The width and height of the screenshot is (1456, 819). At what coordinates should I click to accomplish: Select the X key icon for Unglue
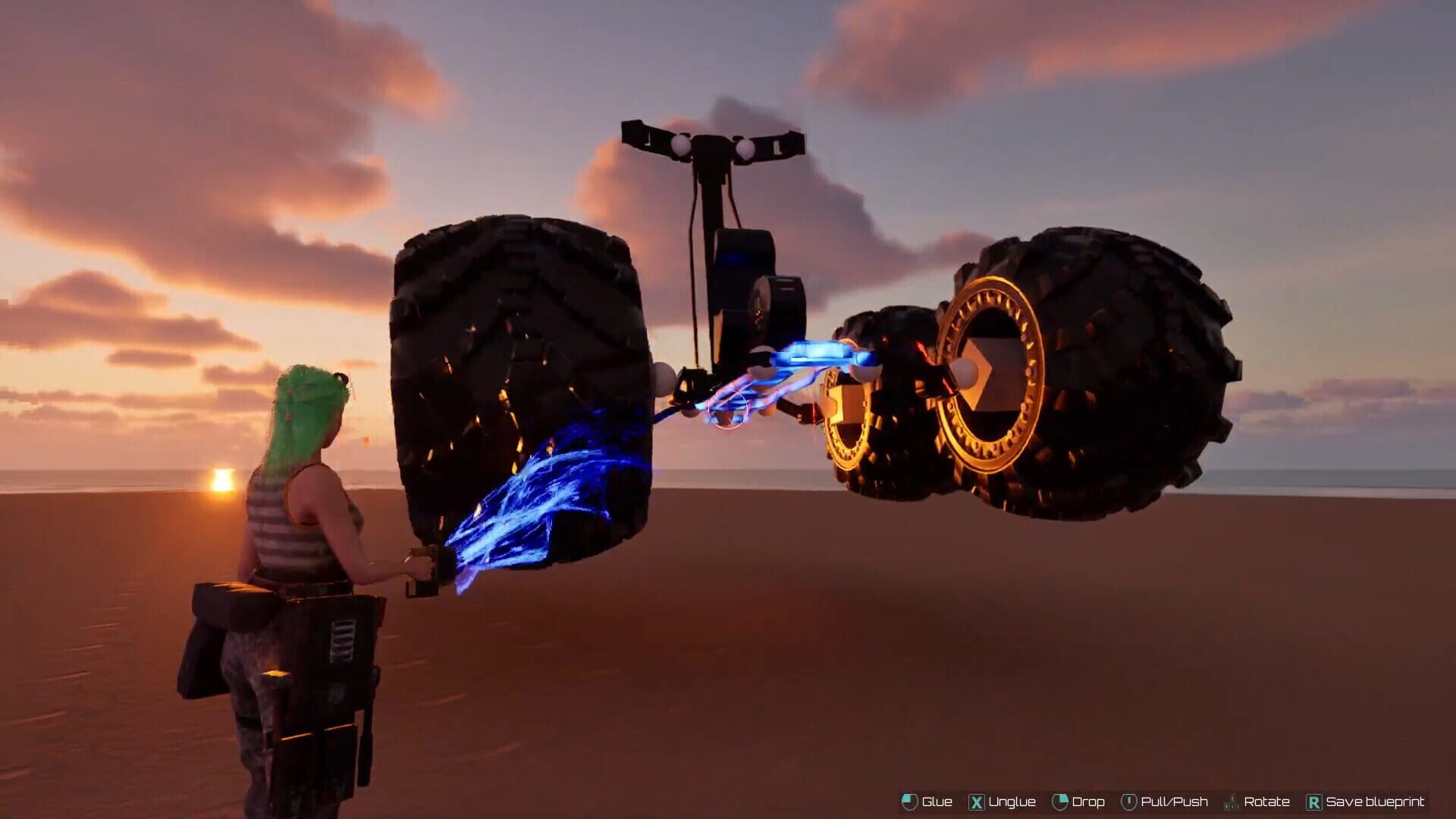pos(977,802)
